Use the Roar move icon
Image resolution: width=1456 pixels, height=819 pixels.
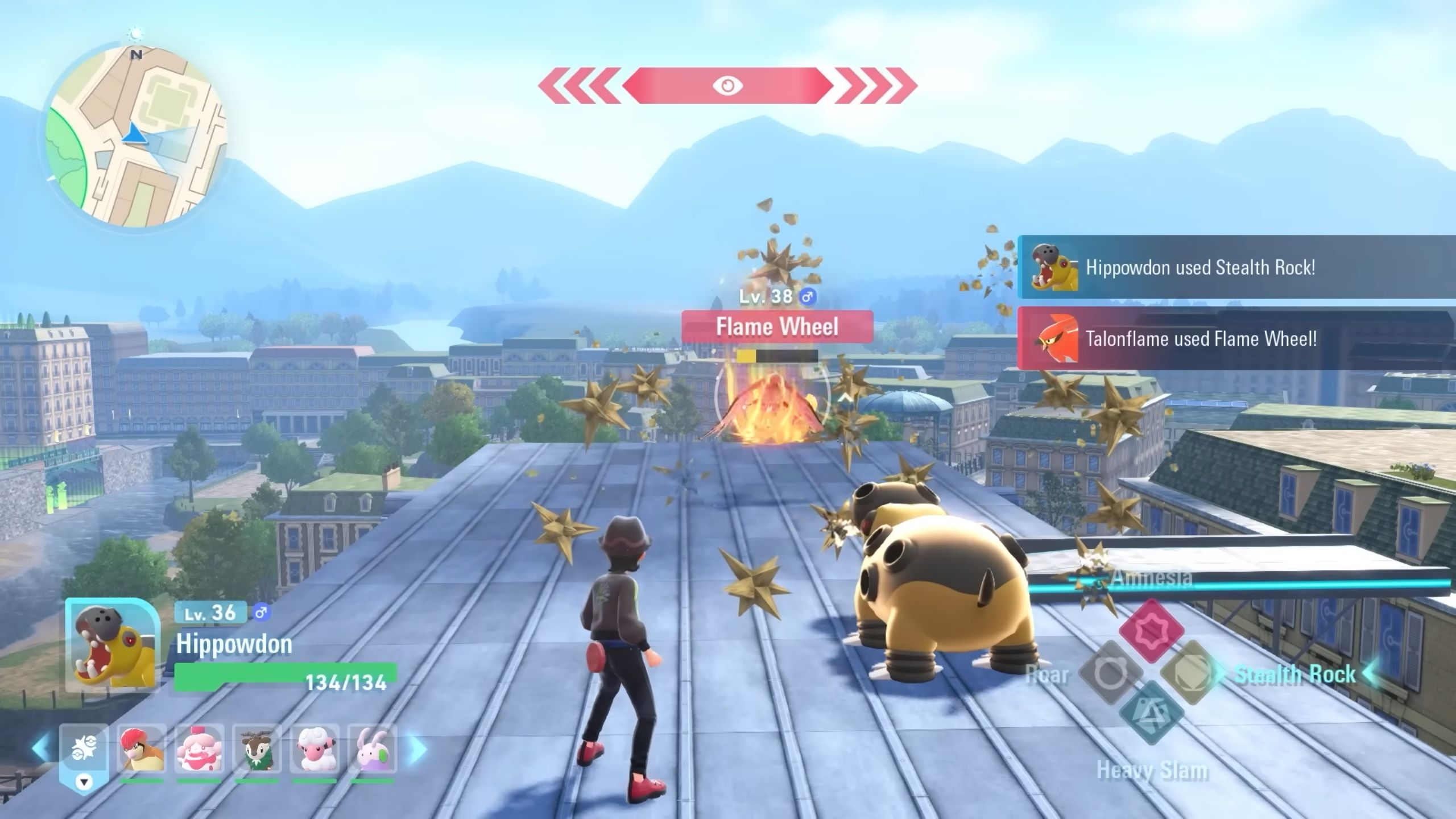click(1110, 673)
